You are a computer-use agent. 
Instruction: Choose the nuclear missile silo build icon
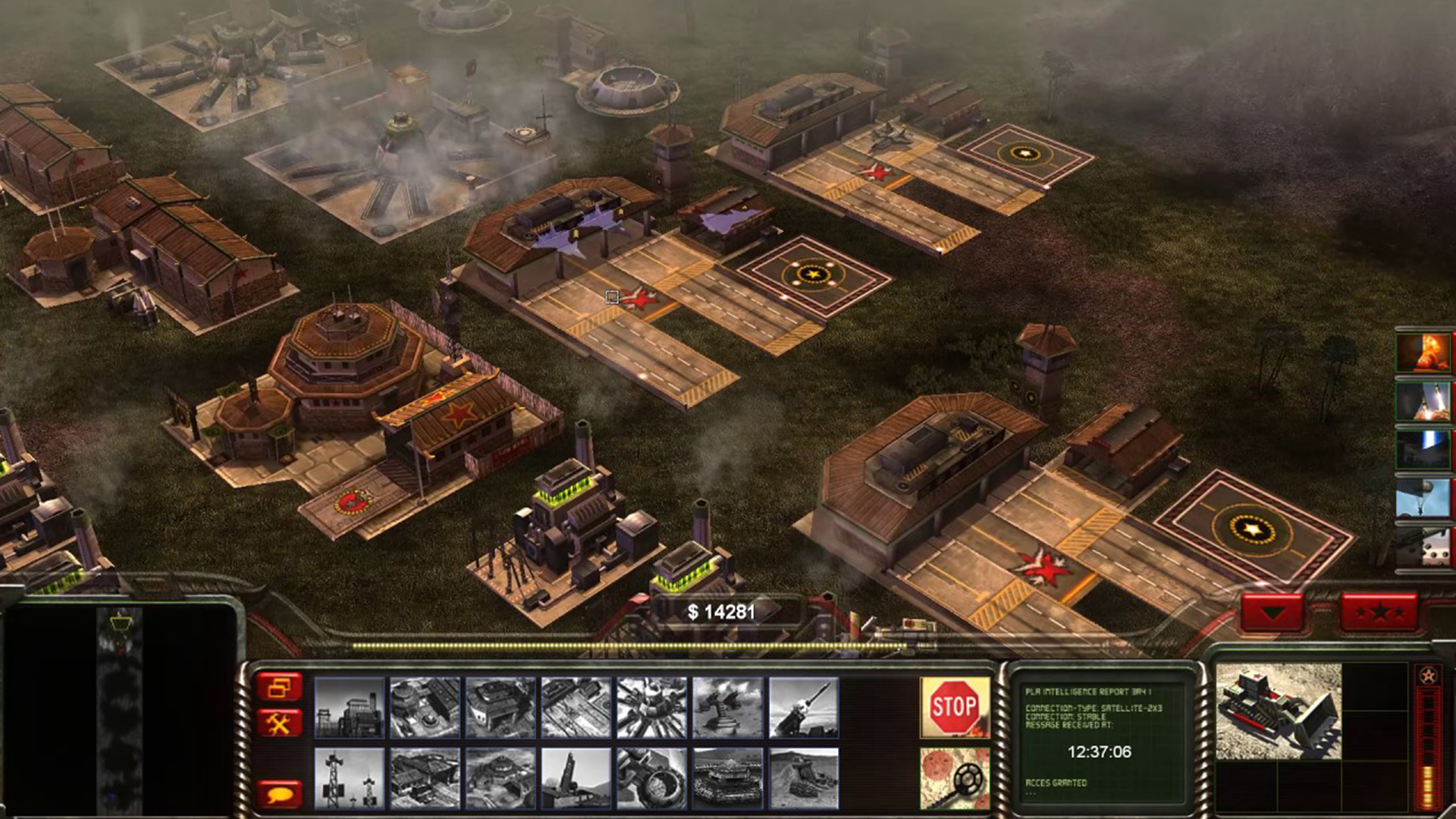(x=576, y=779)
